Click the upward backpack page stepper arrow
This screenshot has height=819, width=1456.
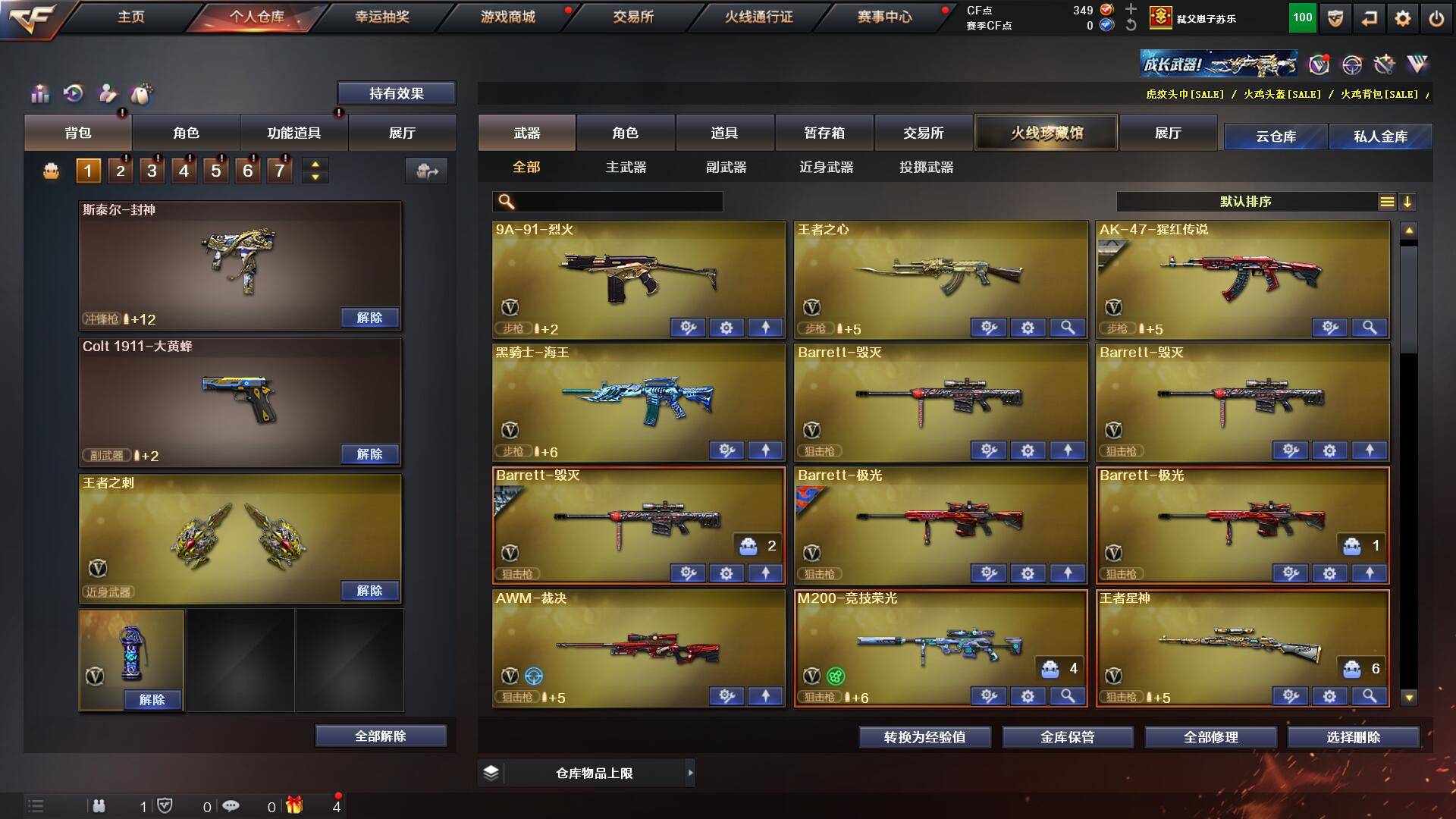point(314,164)
